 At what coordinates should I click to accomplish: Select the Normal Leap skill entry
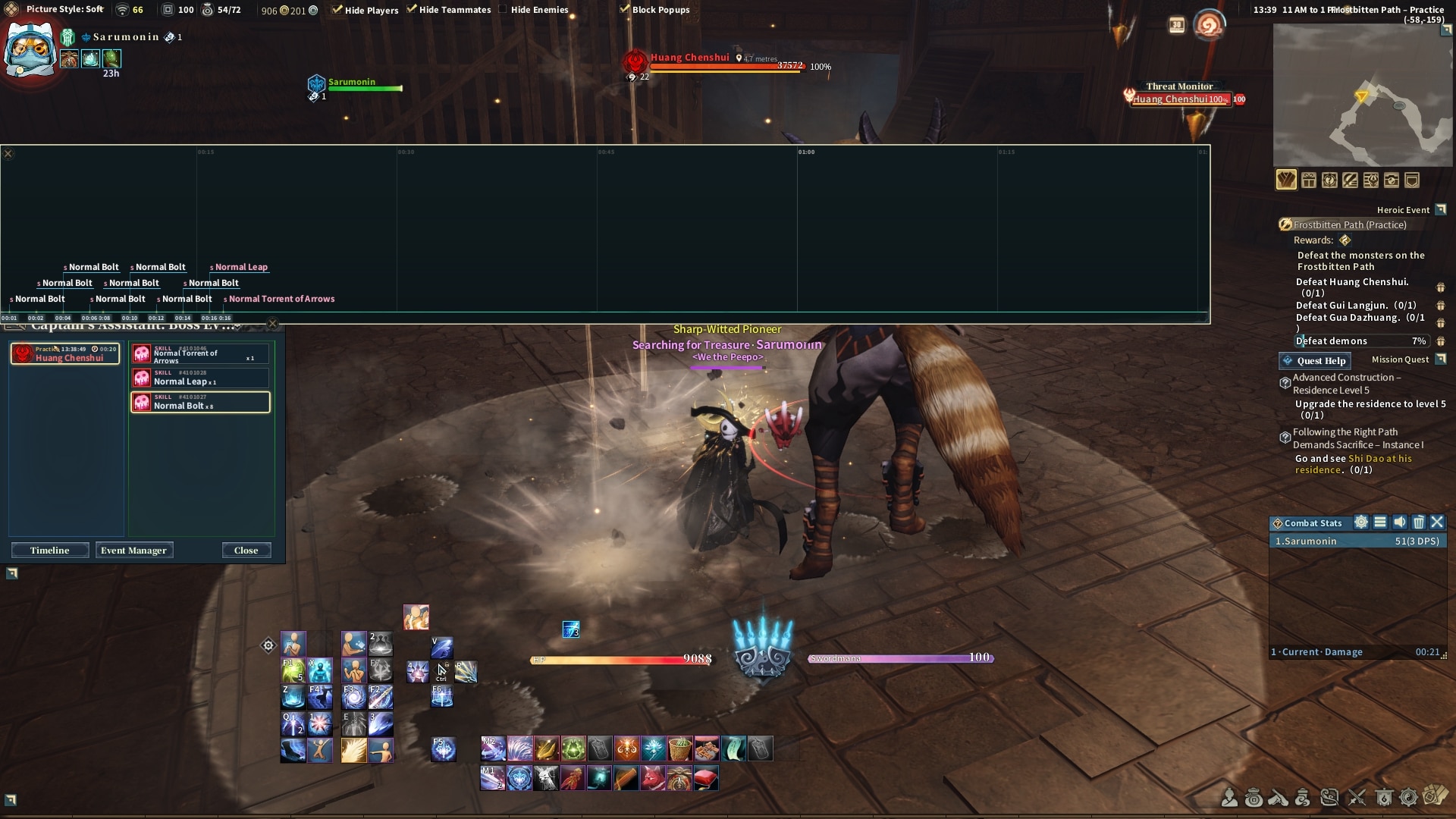[200, 378]
